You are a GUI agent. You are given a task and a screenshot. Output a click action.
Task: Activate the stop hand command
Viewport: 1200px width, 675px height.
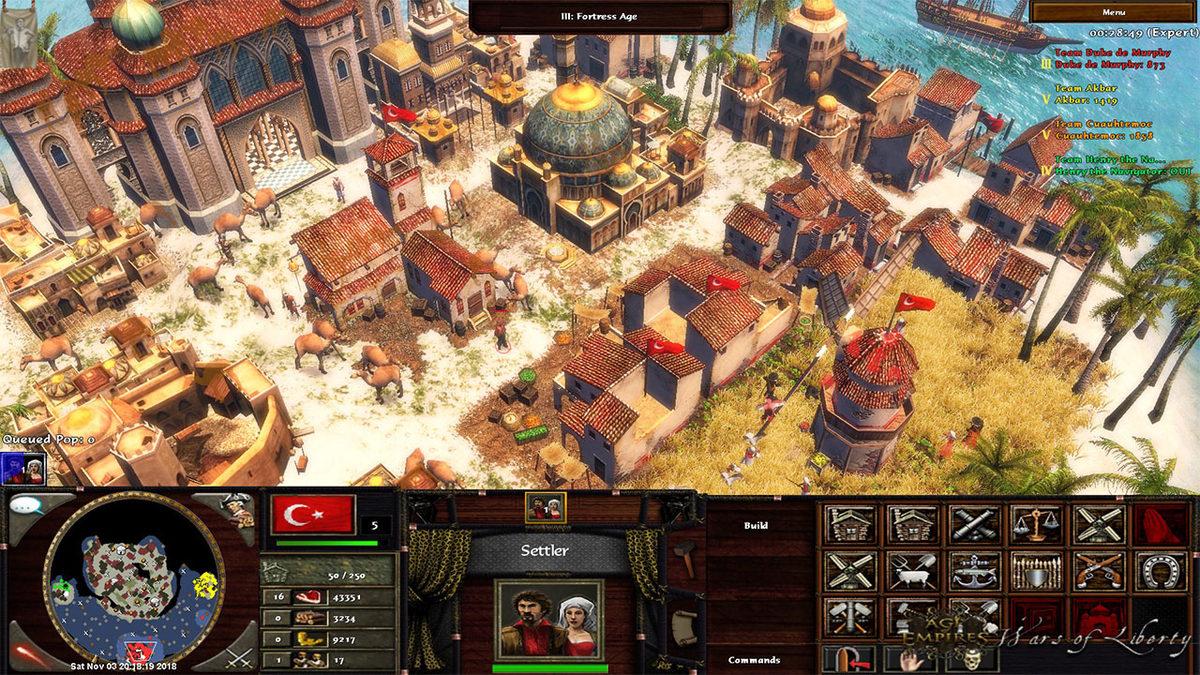point(910,660)
